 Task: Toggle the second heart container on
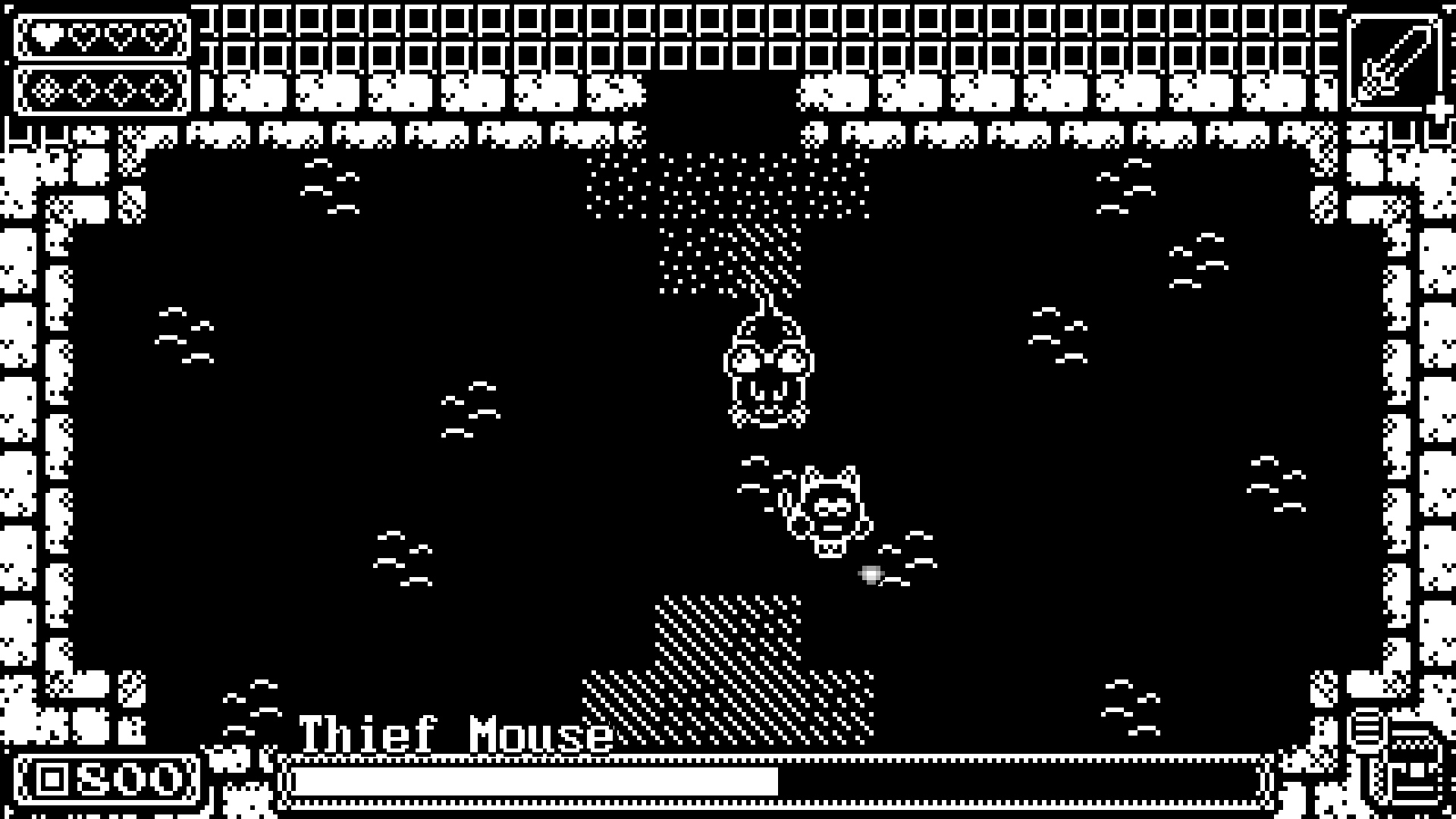(x=86, y=36)
